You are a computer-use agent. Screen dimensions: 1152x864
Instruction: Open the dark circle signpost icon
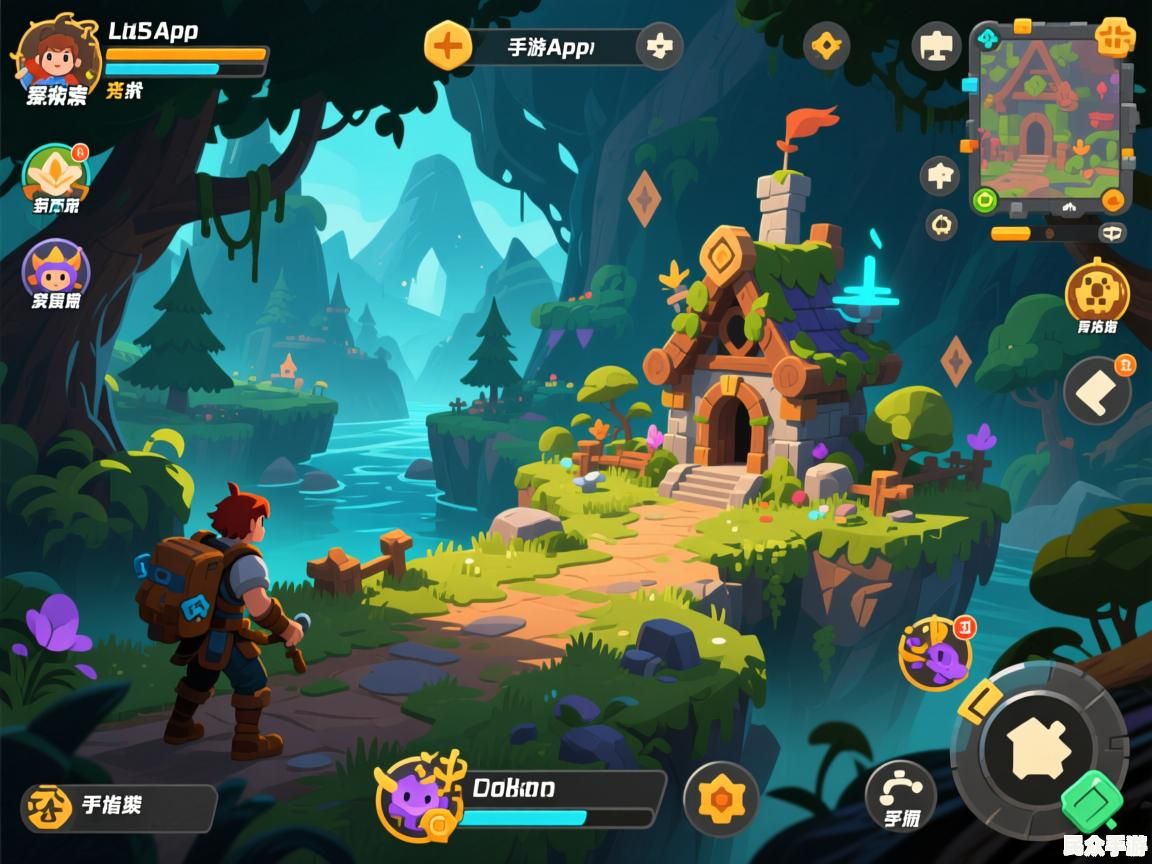point(936,46)
